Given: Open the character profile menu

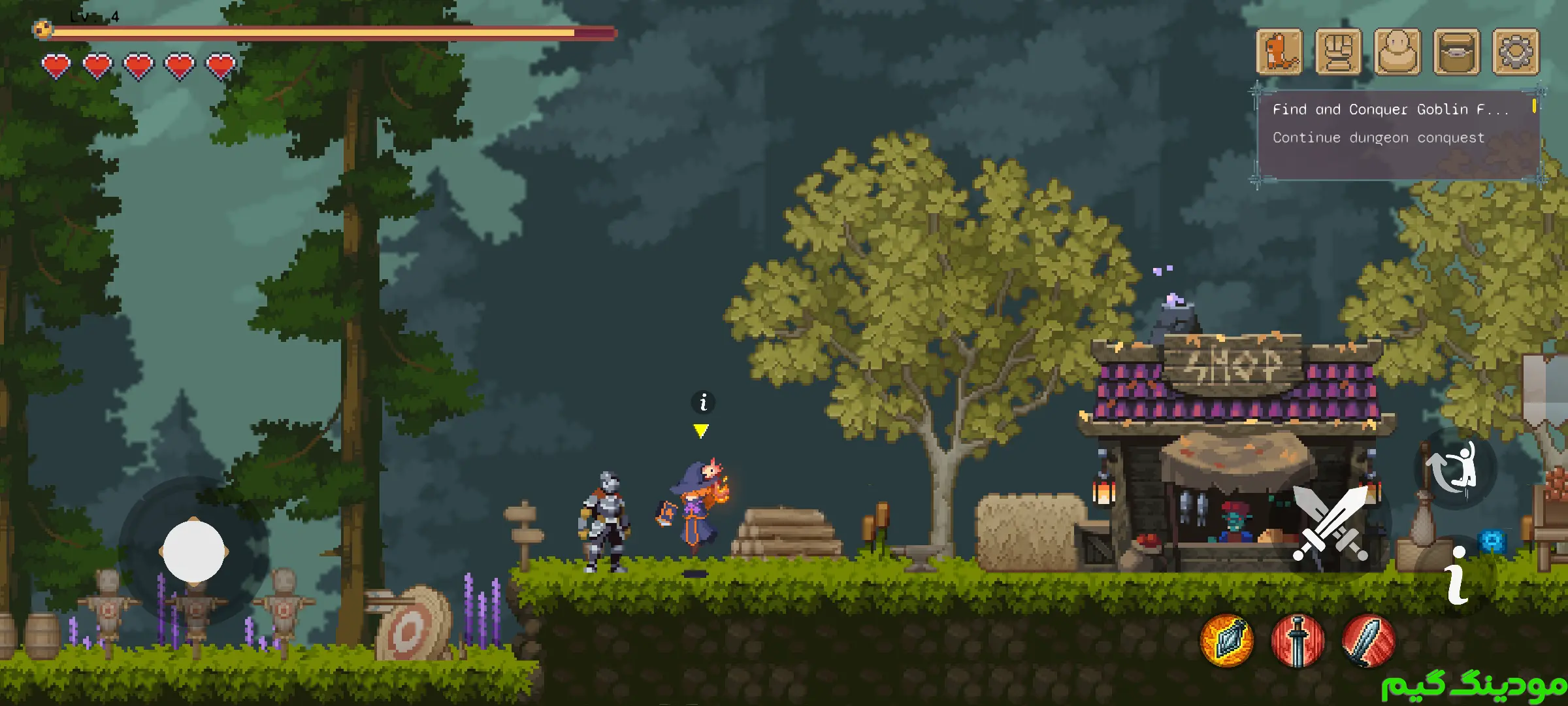Looking at the screenshot, I should tap(1397, 52).
